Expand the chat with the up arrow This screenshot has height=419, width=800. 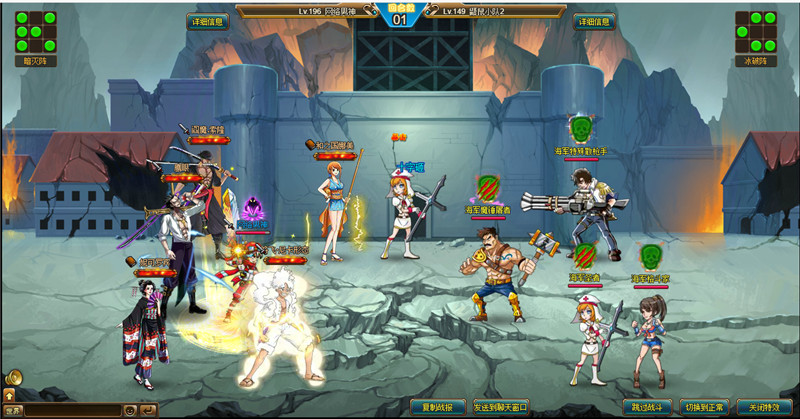pos(9,397)
